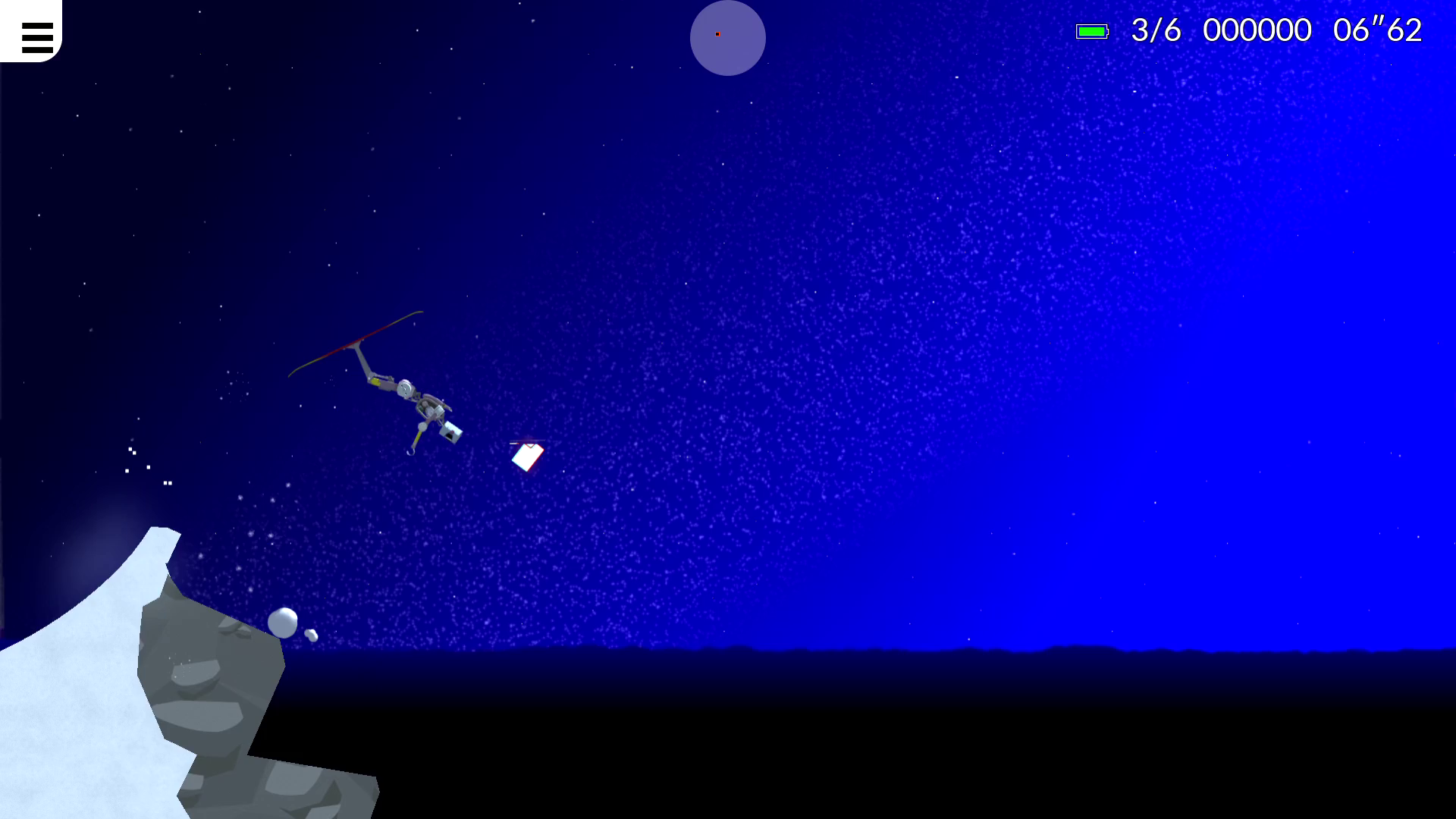Click the red dot inside the moon
The width and height of the screenshot is (1456, 819).
tap(717, 34)
